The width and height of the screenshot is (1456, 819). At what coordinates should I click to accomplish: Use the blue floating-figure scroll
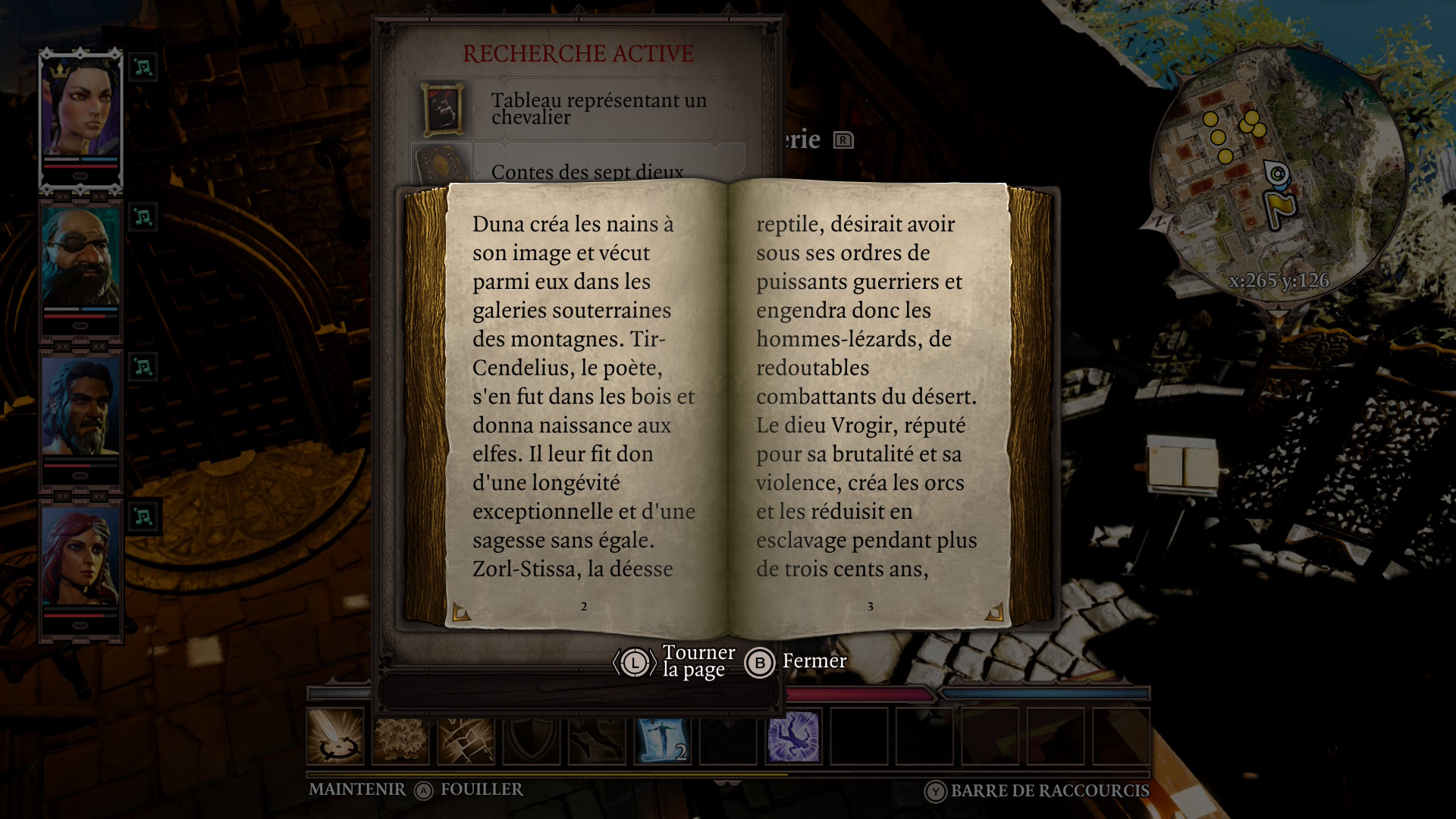tap(662, 736)
